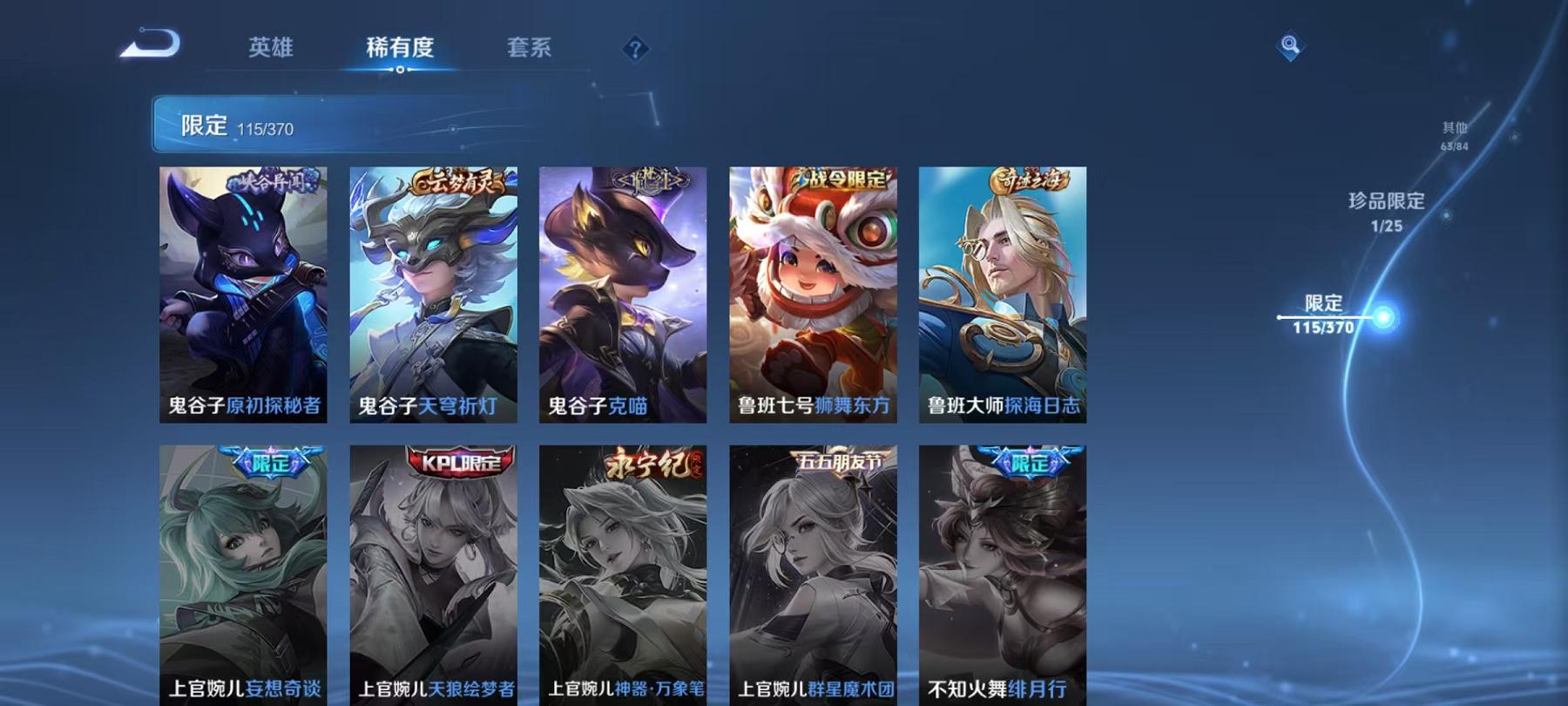Click the 不知火舞绯月行 skin name
This screenshot has height=706, width=1568.
click(x=997, y=689)
